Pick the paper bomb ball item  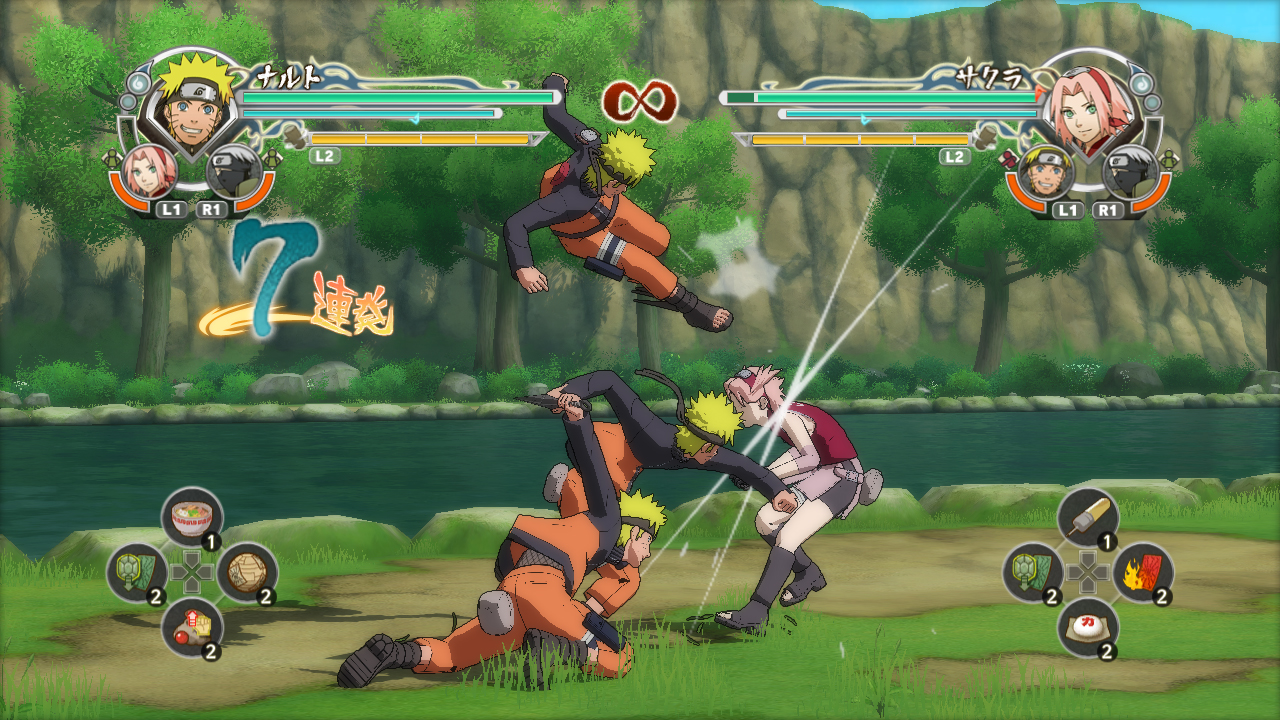point(246,571)
